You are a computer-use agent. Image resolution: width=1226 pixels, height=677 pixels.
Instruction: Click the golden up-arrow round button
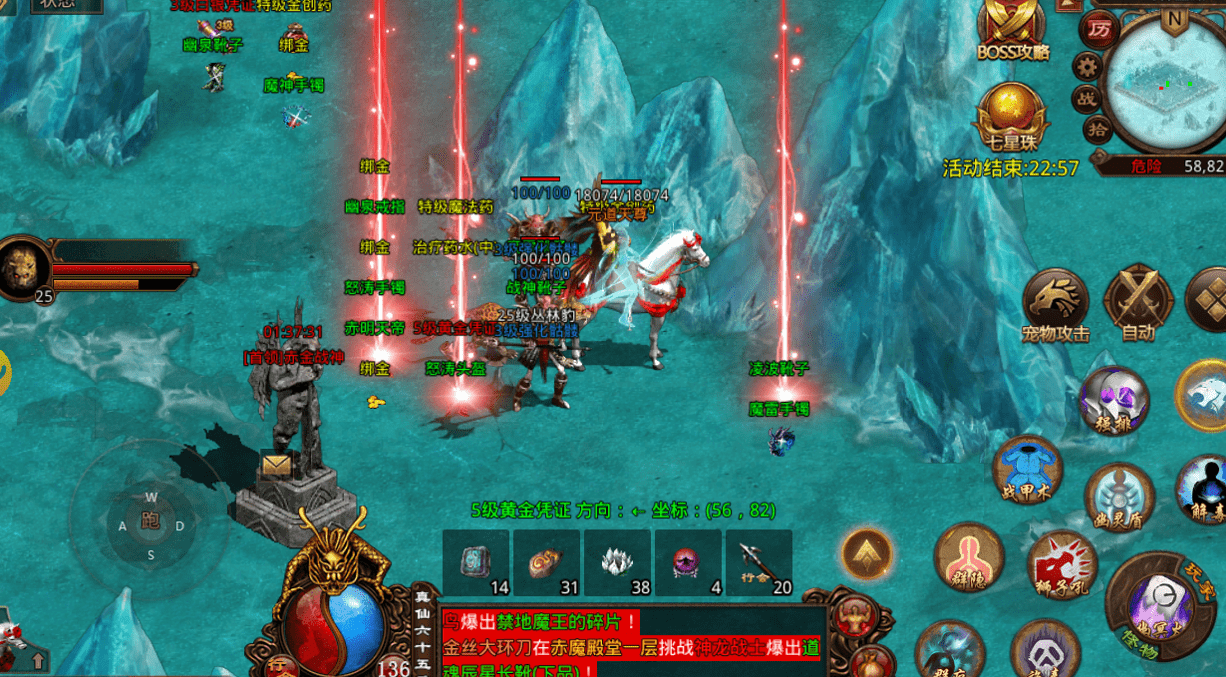click(866, 553)
